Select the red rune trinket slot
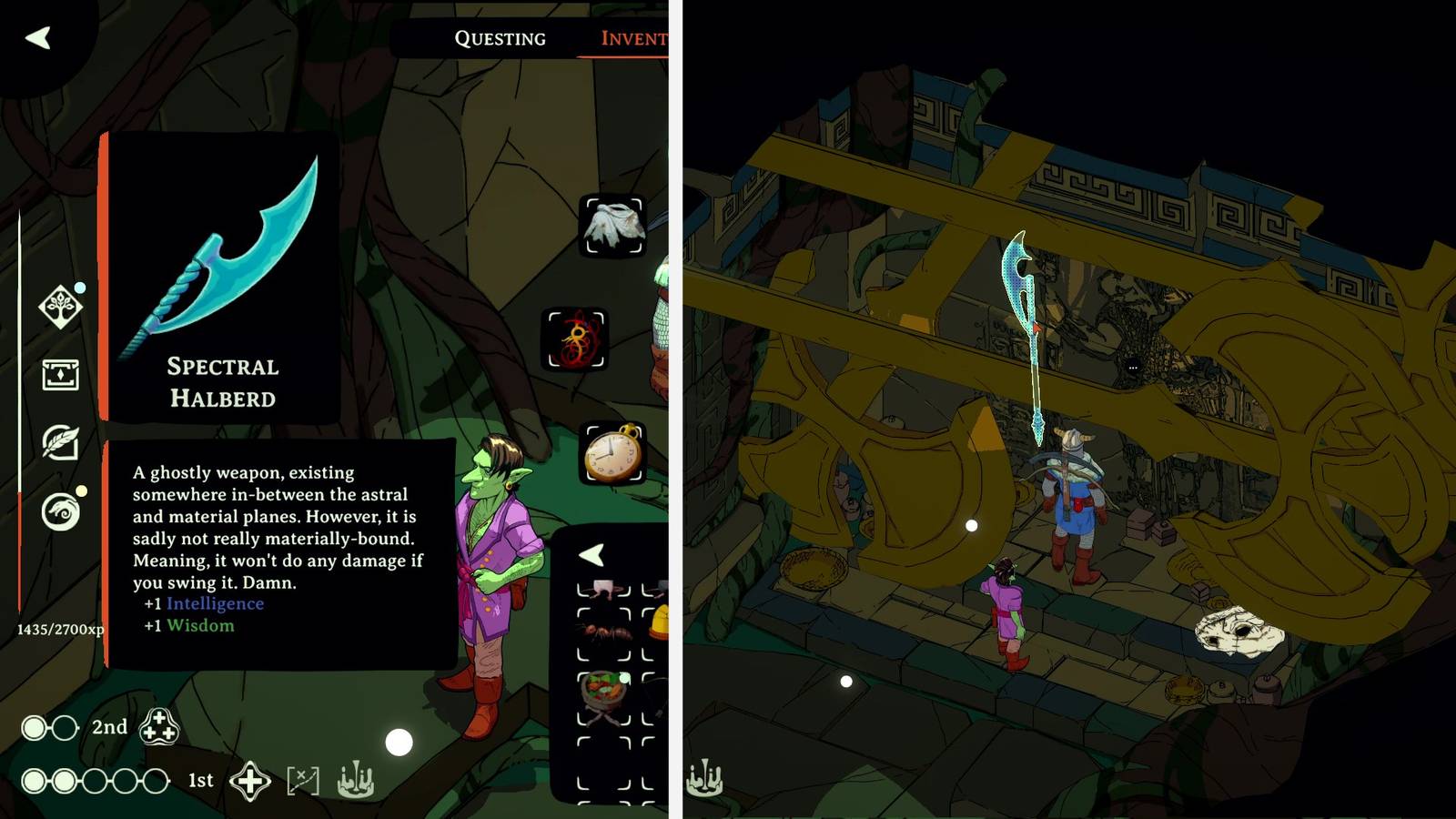1456x819 pixels. (575, 339)
